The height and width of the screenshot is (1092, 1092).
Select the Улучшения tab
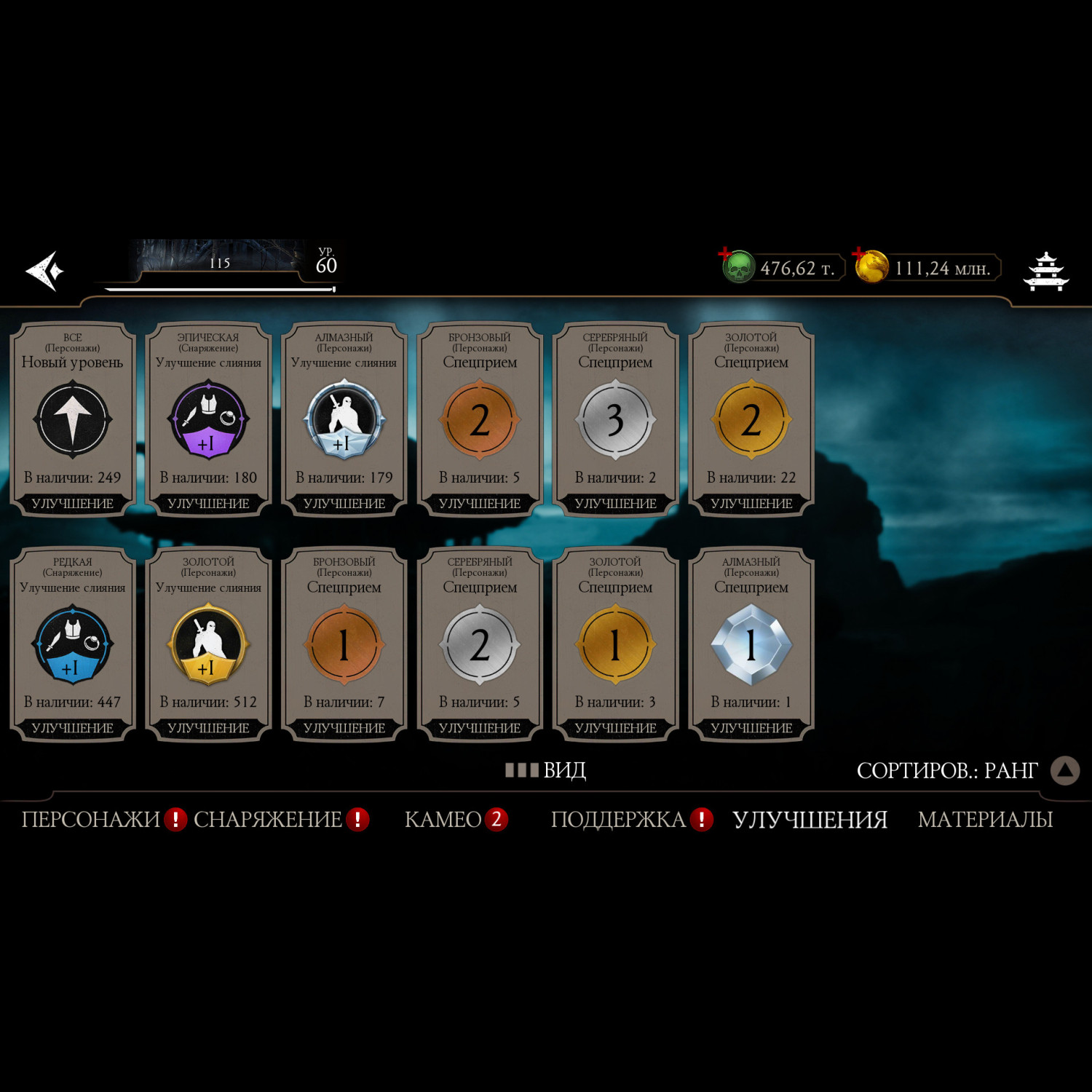[x=810, y=820]
